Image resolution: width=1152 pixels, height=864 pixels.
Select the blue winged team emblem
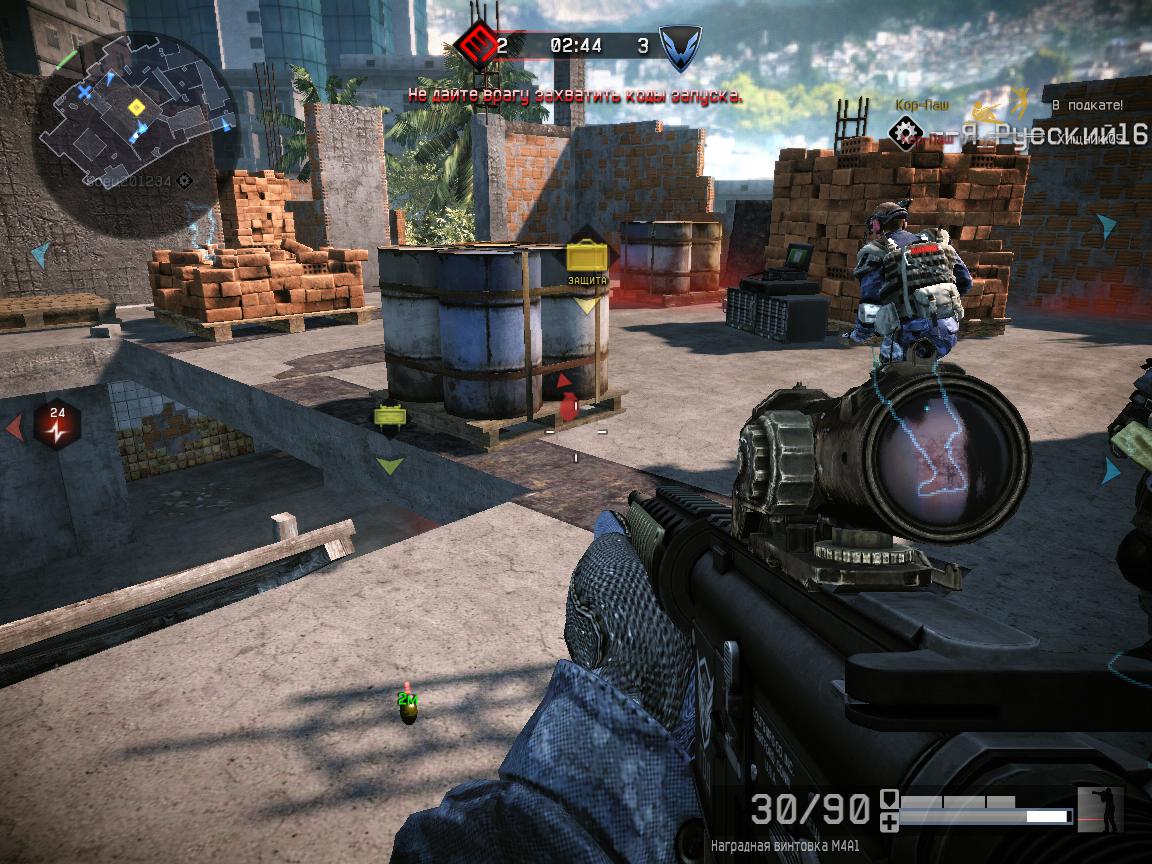tap(680, 45)
